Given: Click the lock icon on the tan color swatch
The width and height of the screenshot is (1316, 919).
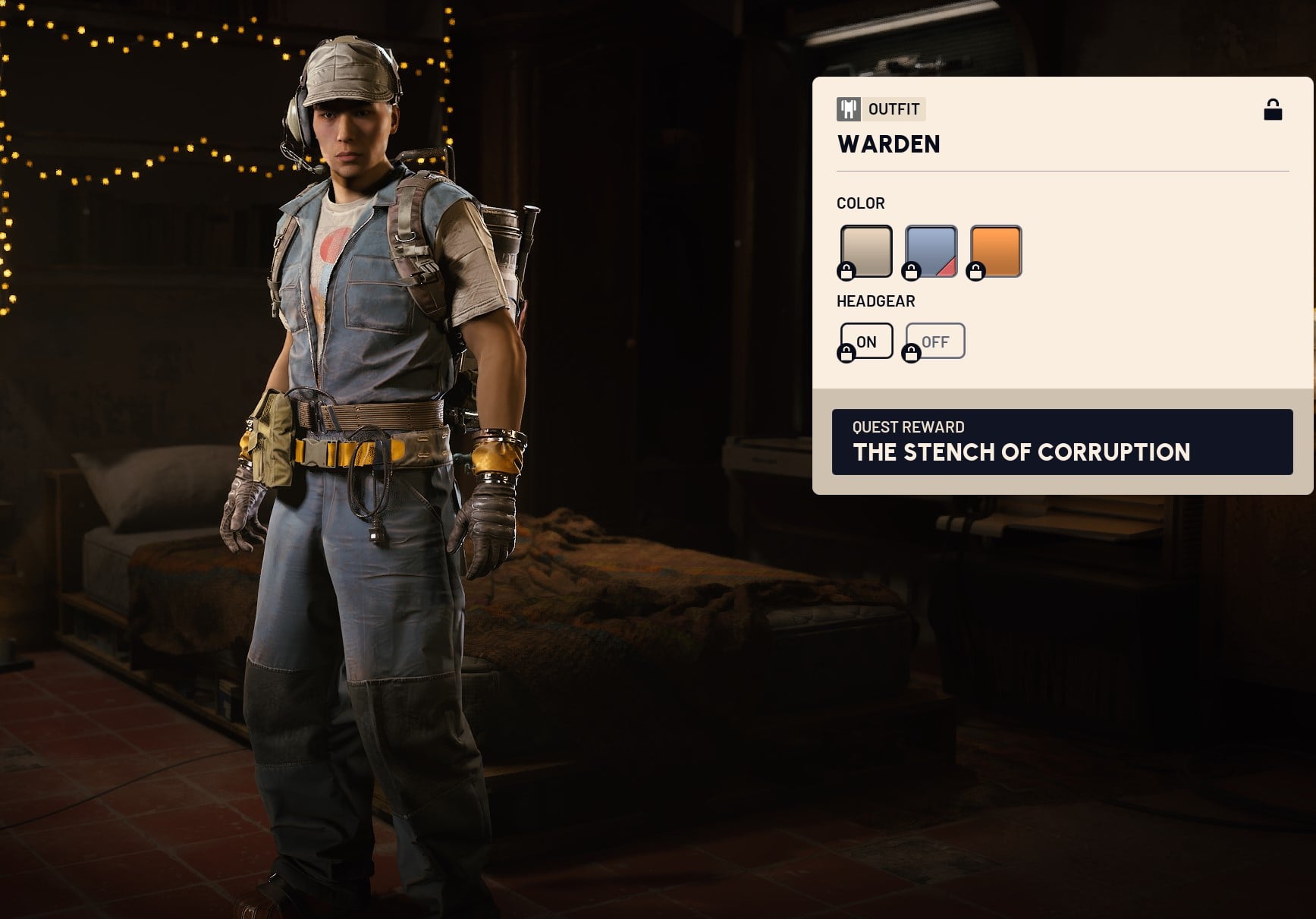Looking at the screenshot, I should [846, 269].
